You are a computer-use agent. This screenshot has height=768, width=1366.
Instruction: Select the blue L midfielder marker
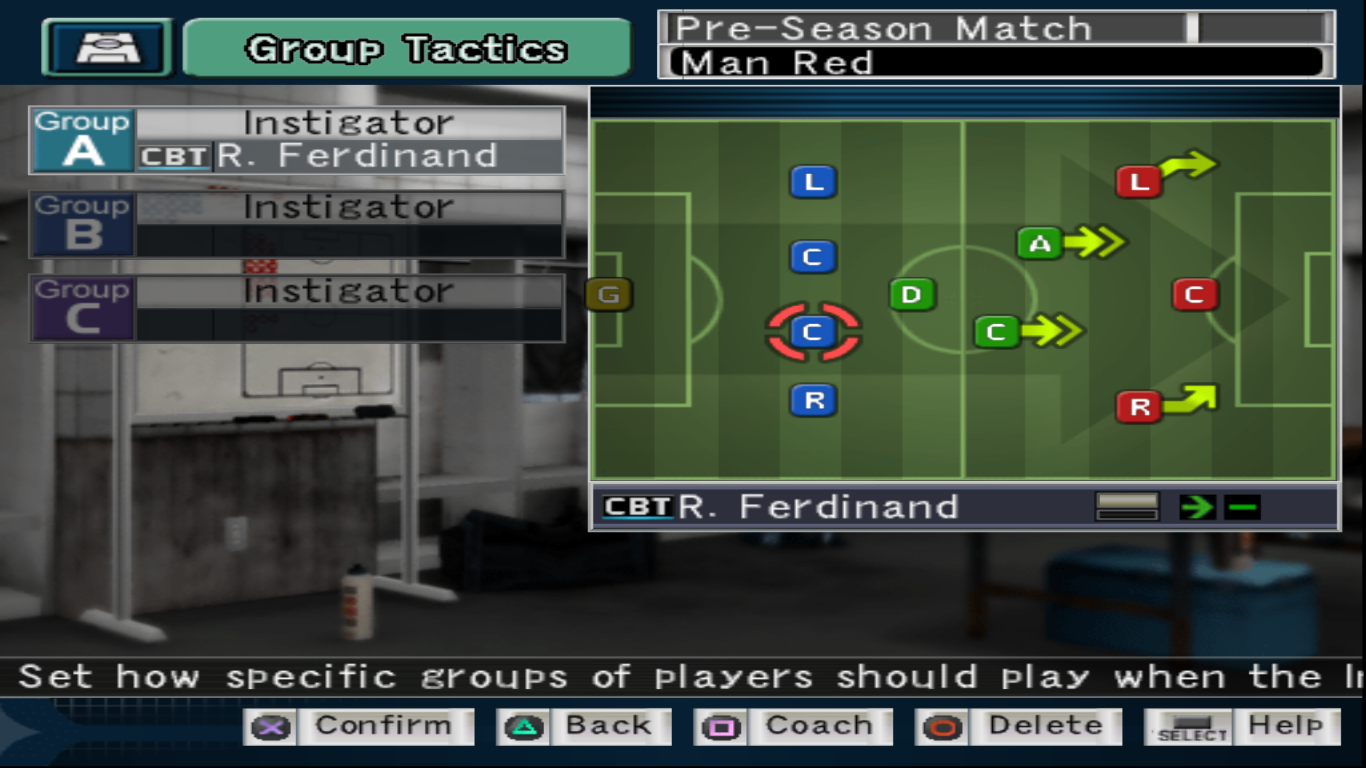[x=813, y=182]
